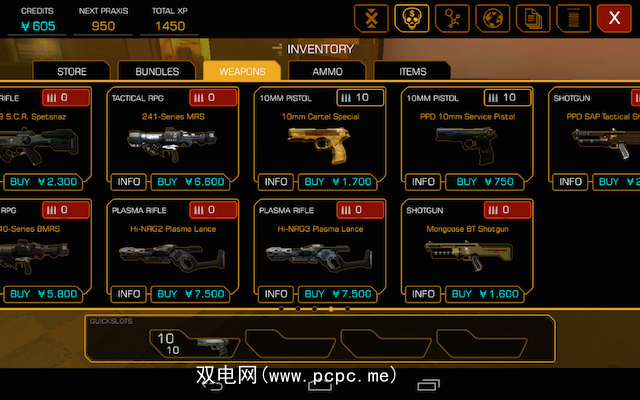Select the Weapons tab
This screenshot has height=400, width=640.
[x=241, y=71]
